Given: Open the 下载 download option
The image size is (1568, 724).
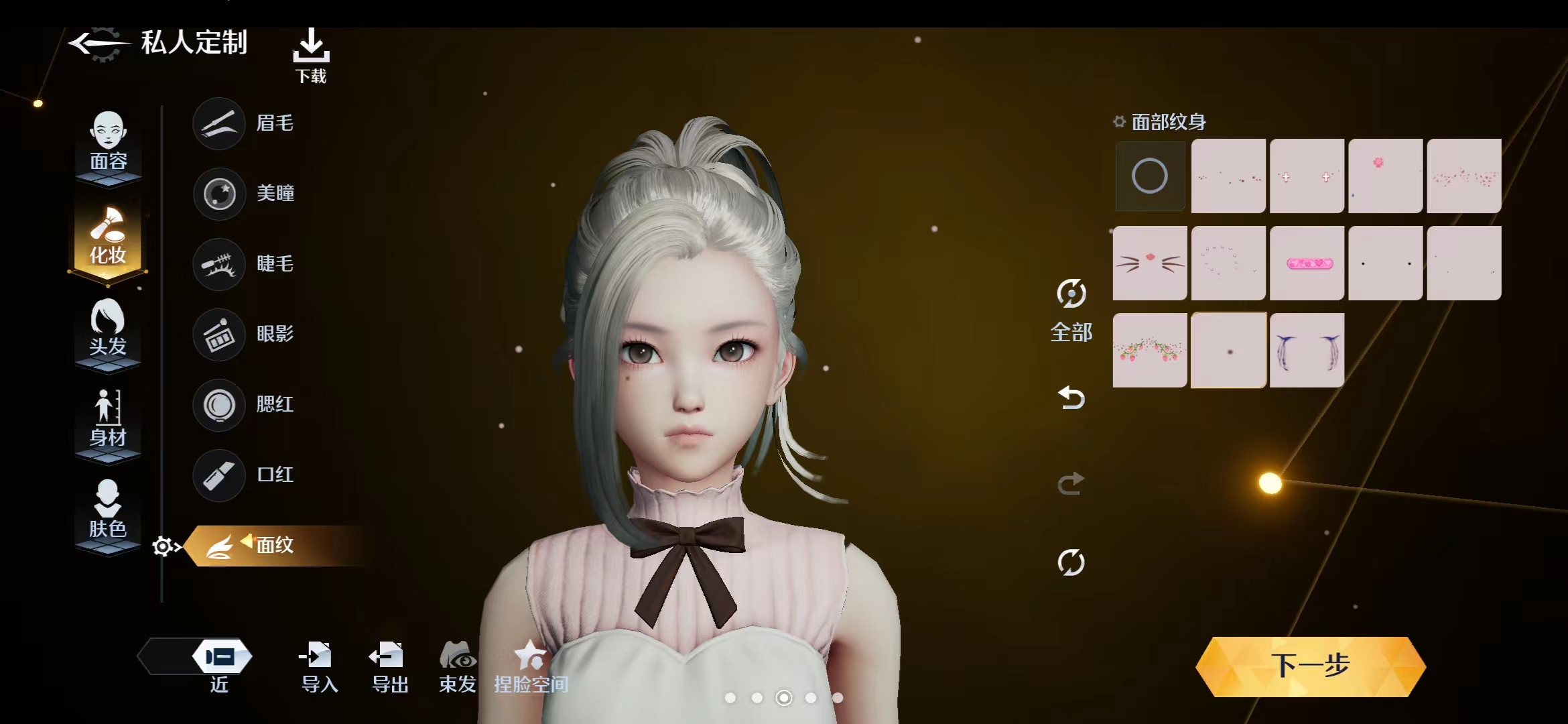Looking at the screenshot, I should point(311,55).
